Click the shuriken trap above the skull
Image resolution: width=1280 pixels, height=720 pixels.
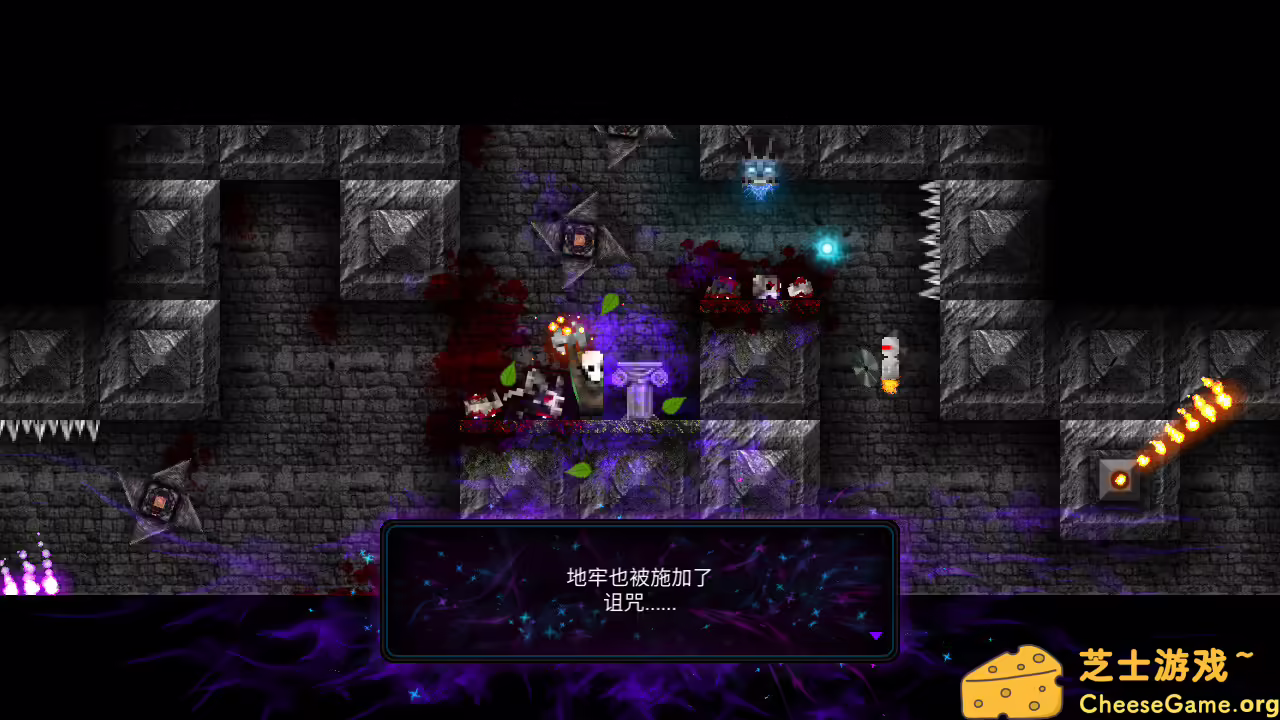click(580, 237)
